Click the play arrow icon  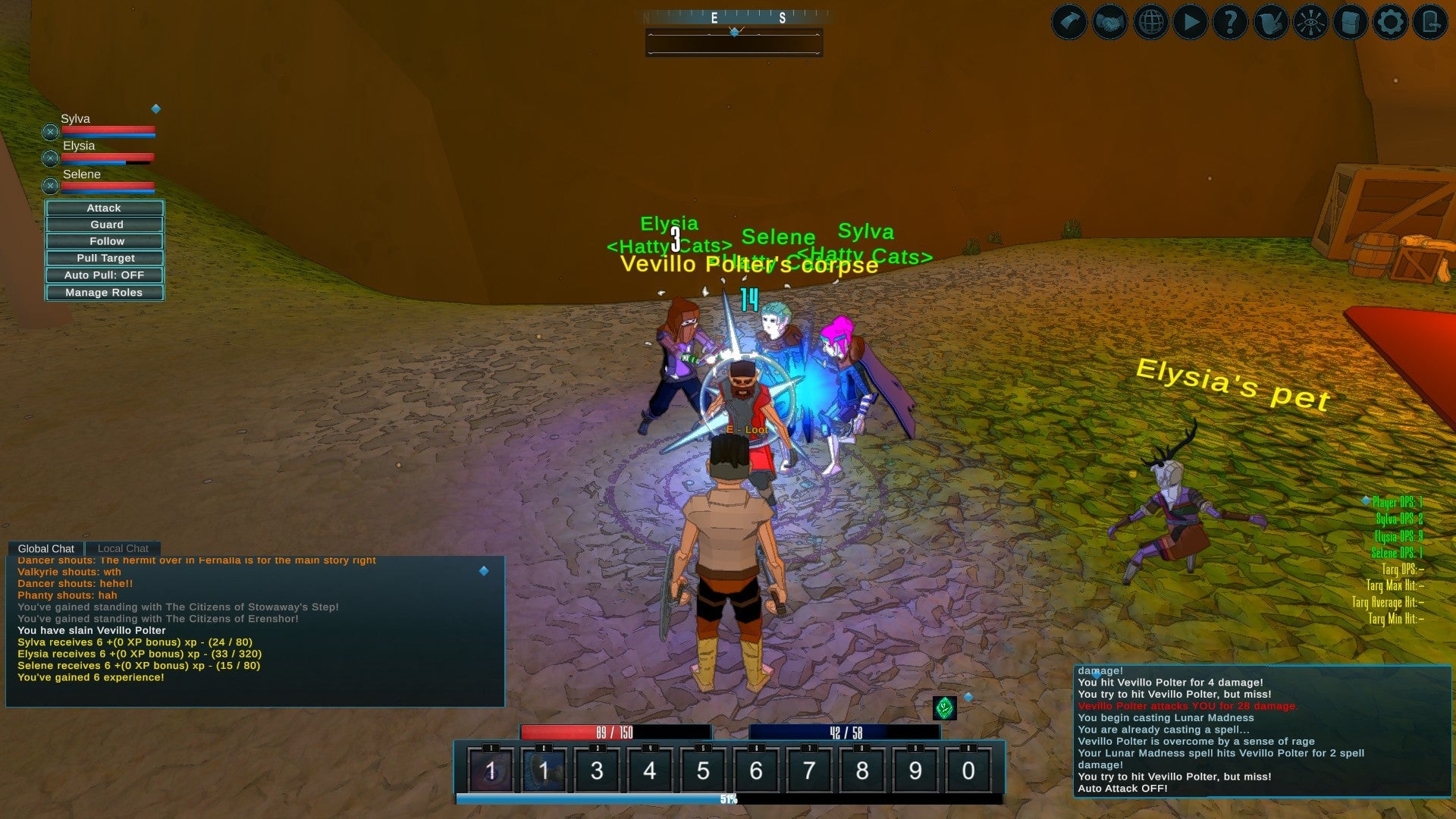click(1191, 22)
